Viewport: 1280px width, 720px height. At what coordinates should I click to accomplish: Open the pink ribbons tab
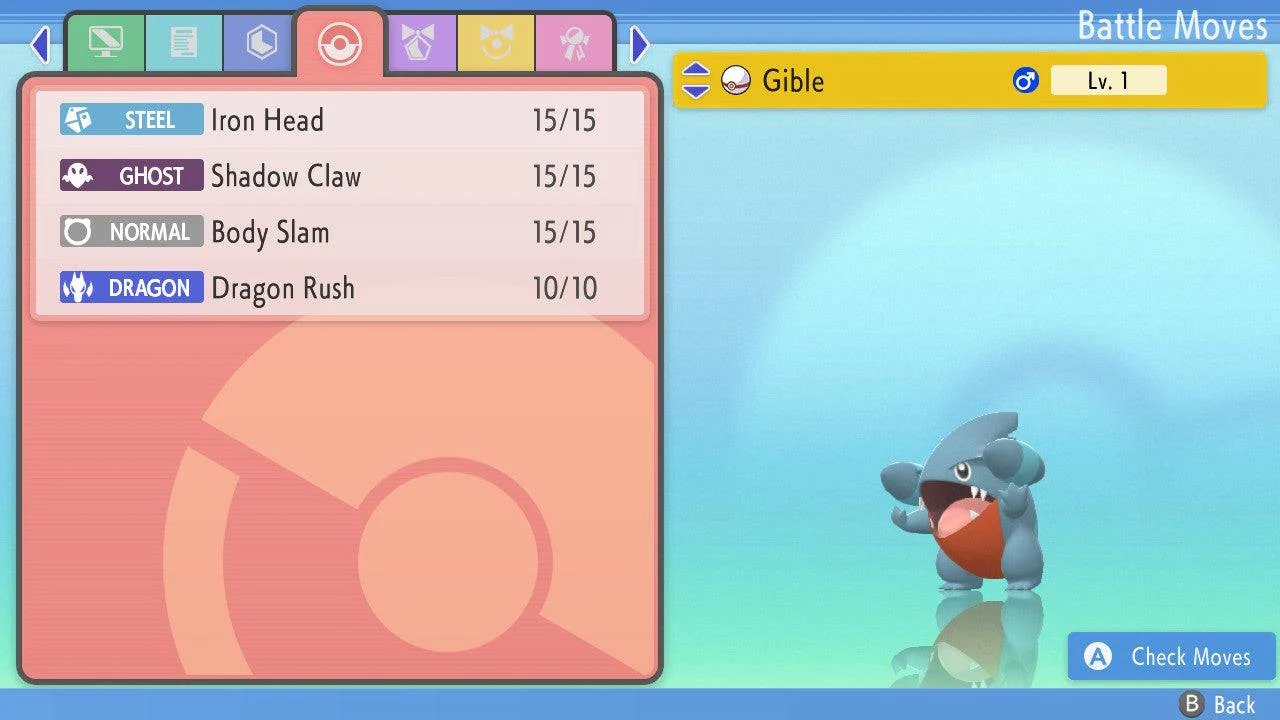pyautogui.click(x=574, y=43)
